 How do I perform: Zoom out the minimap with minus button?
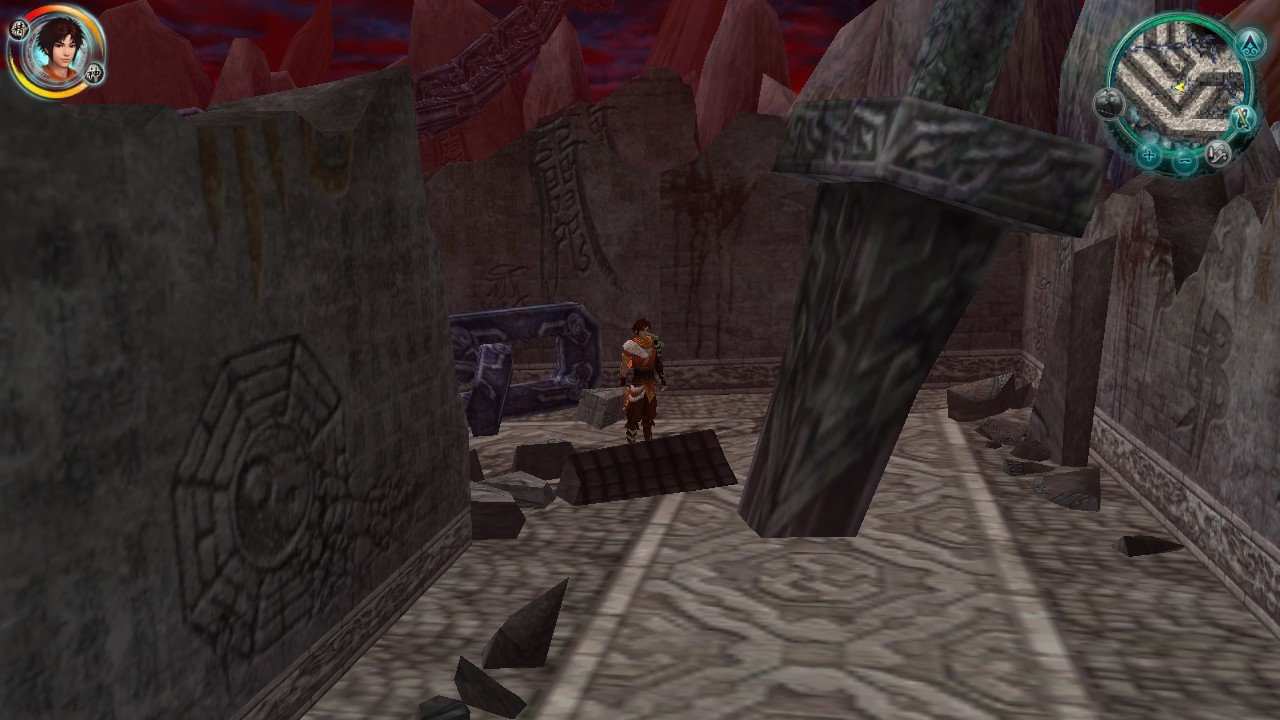point(1185,161)
